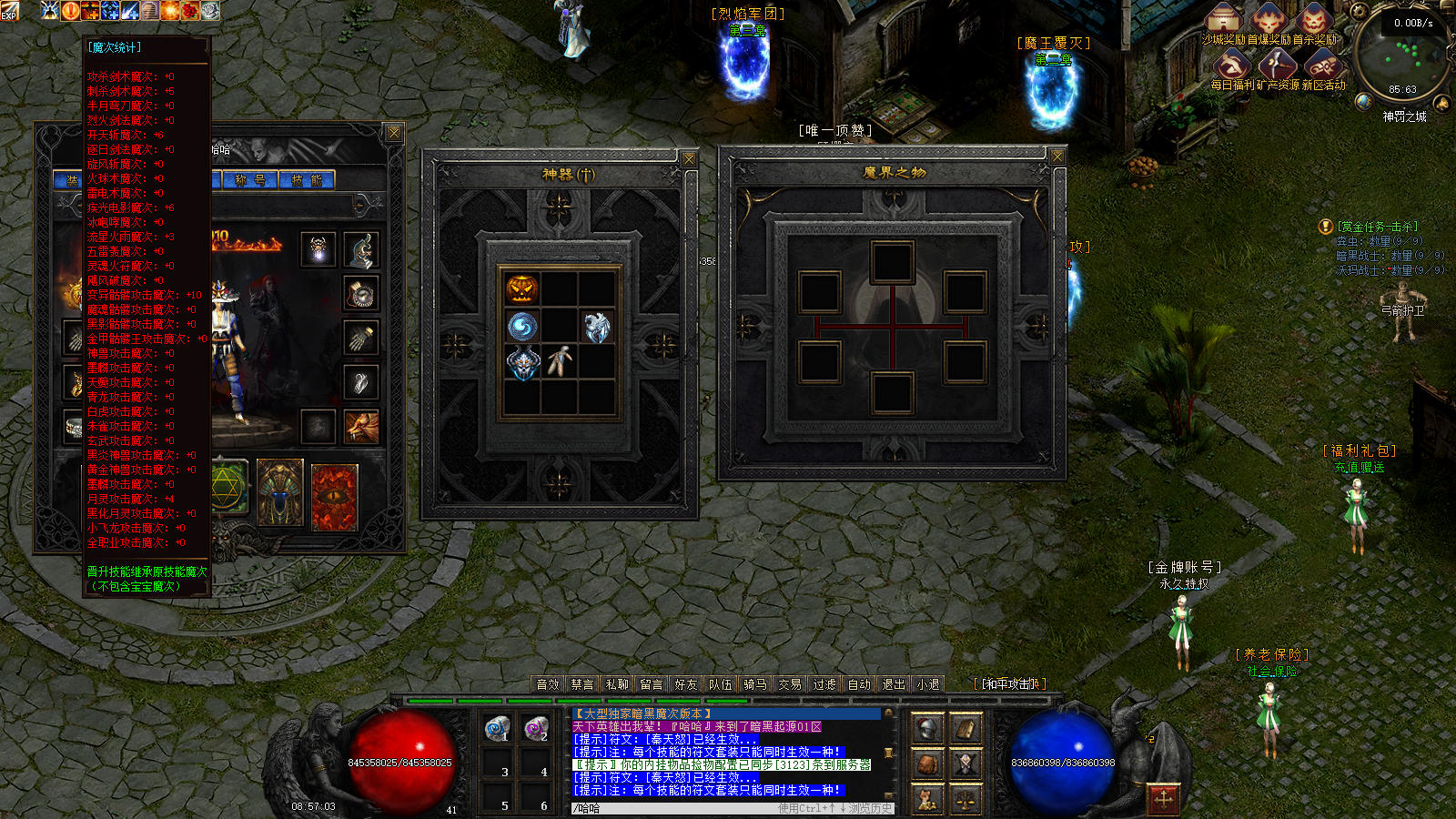Close the 神器 artifact window
The width and height of the screenshot is (1456, 819).
point(689,159)
